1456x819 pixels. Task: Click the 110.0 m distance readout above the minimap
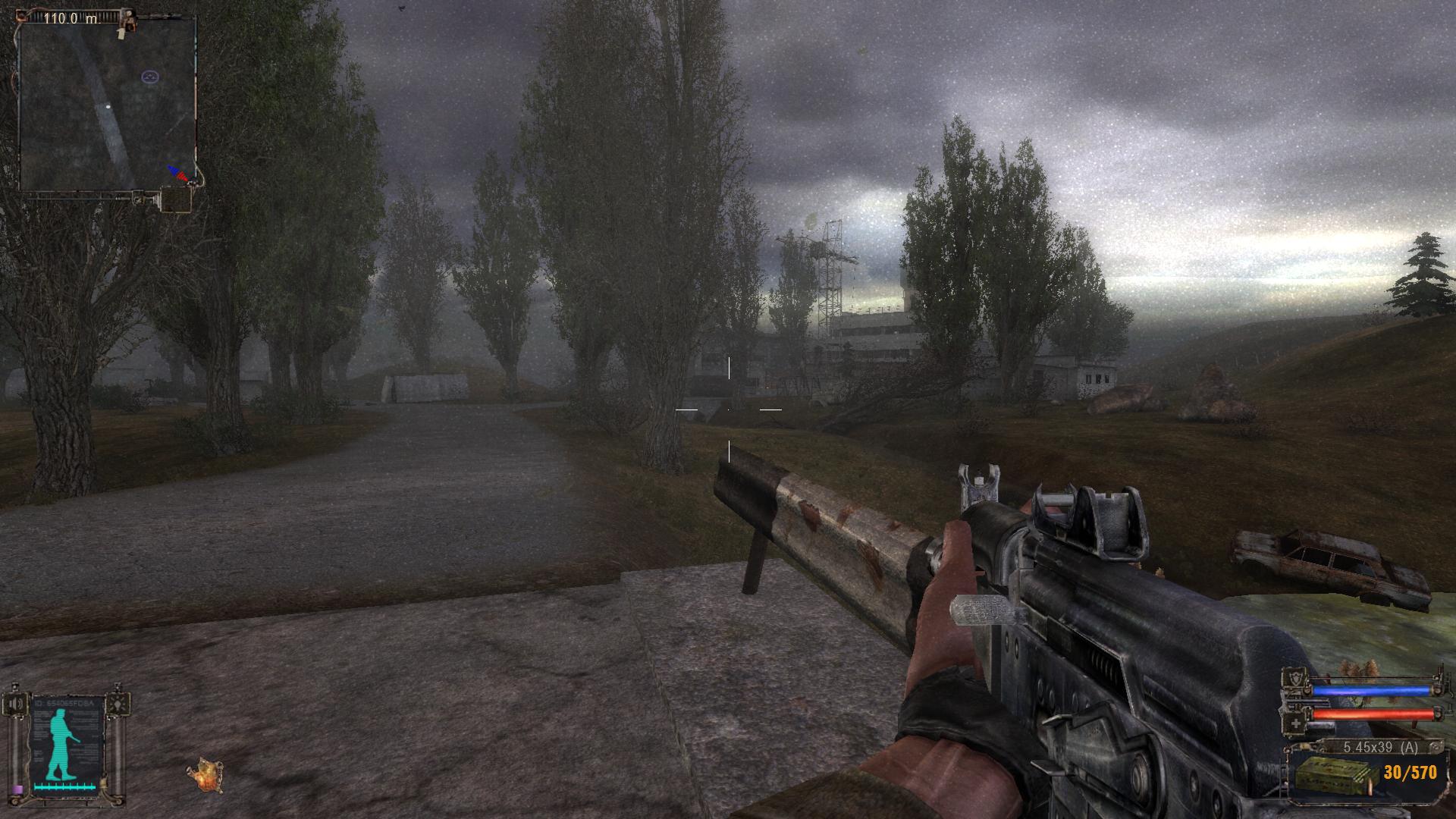72,18
